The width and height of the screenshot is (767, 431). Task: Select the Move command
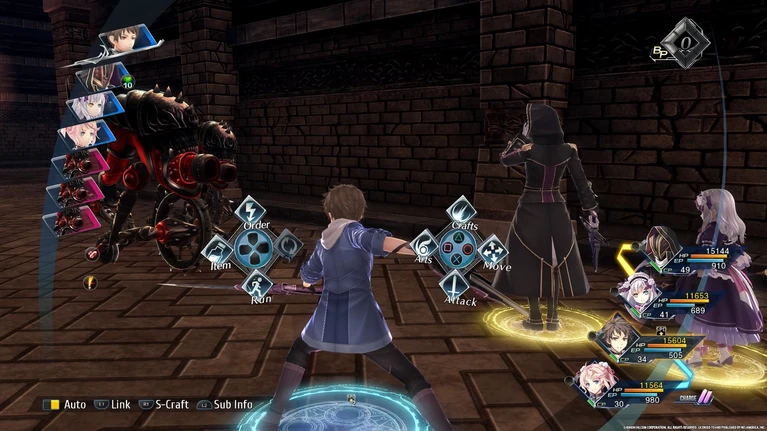point(493,250)
